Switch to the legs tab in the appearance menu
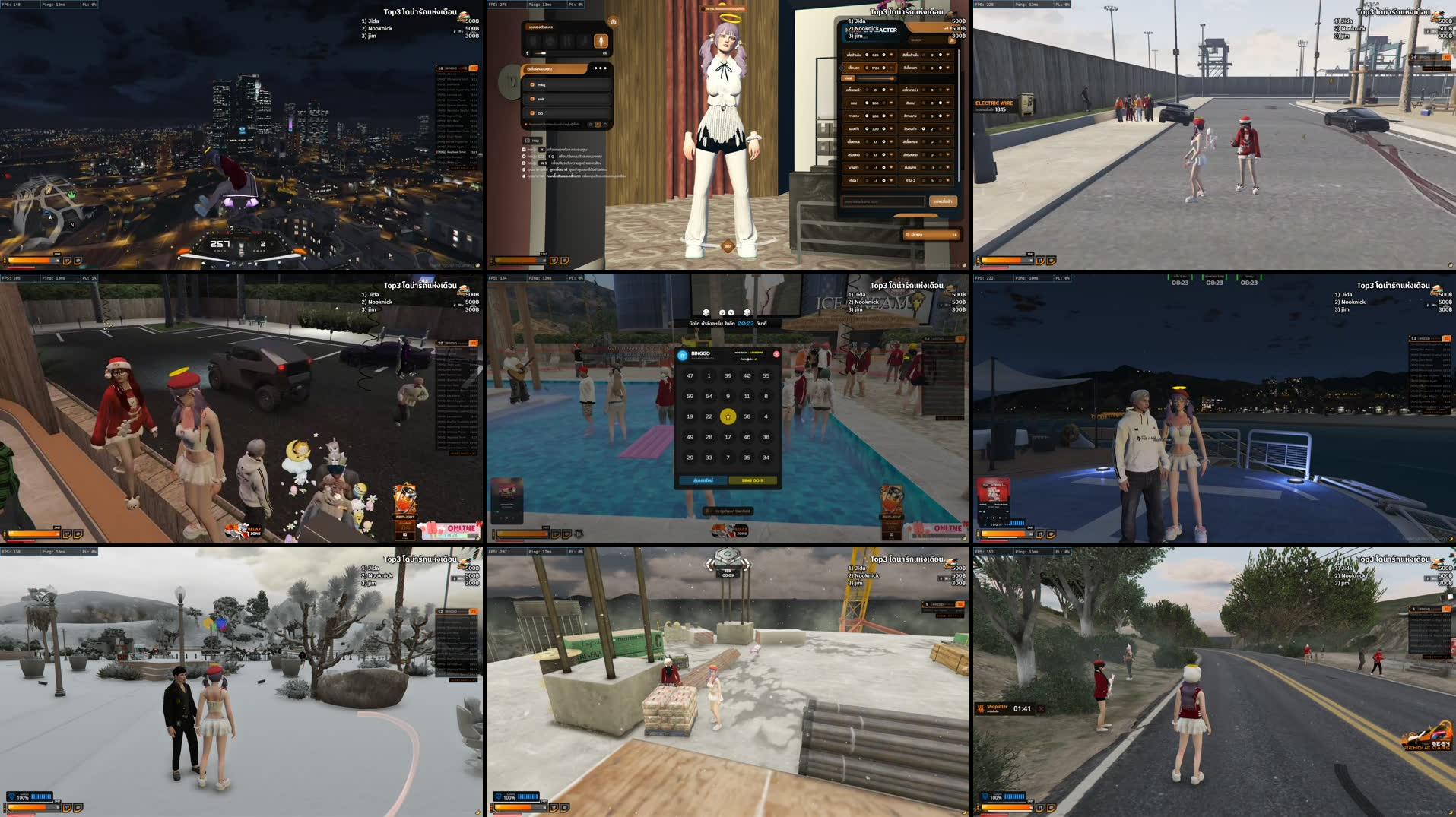The image size is (1456, 817). [566, 42]
